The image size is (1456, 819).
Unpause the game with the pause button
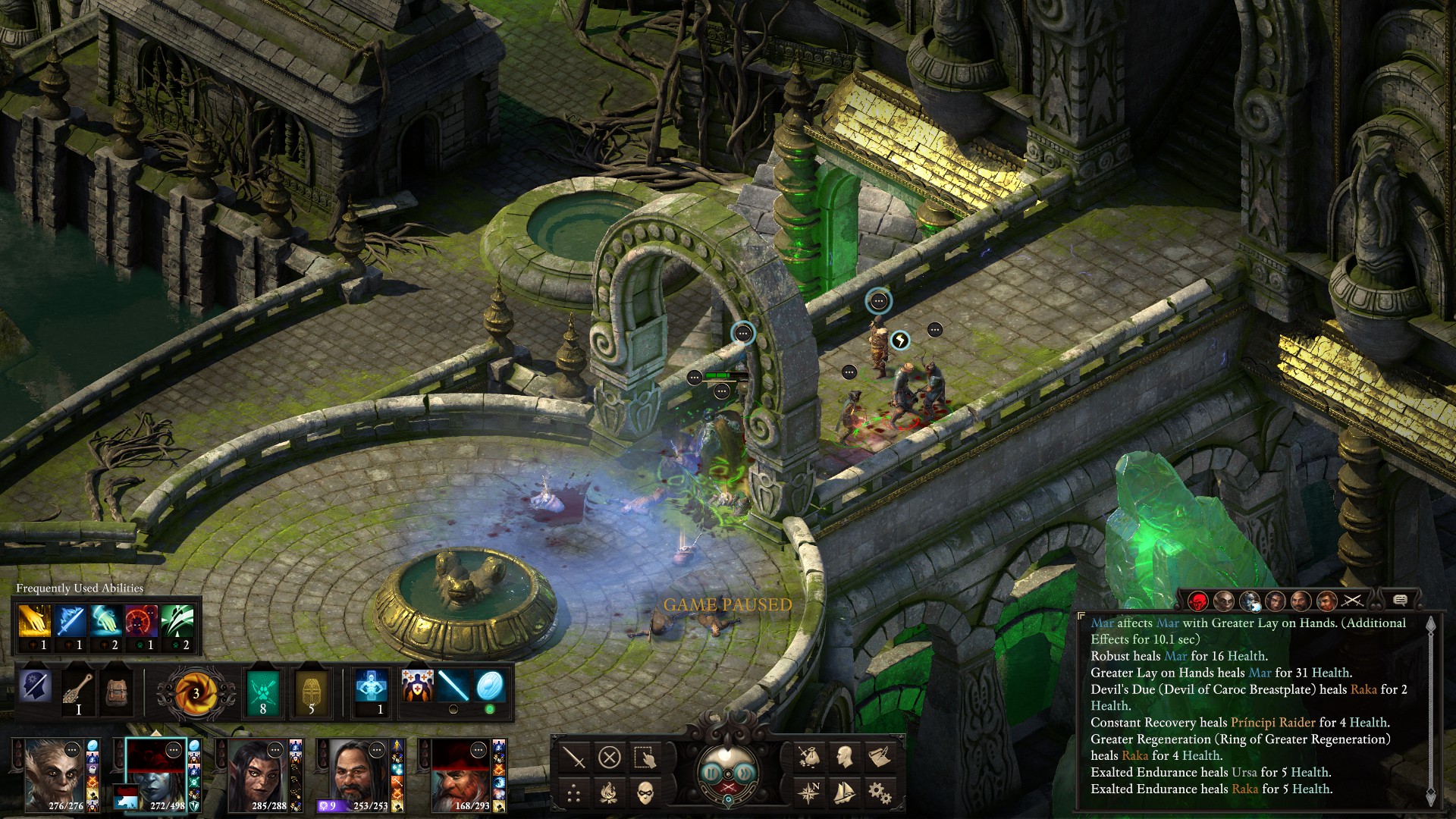tap(711, 773)
